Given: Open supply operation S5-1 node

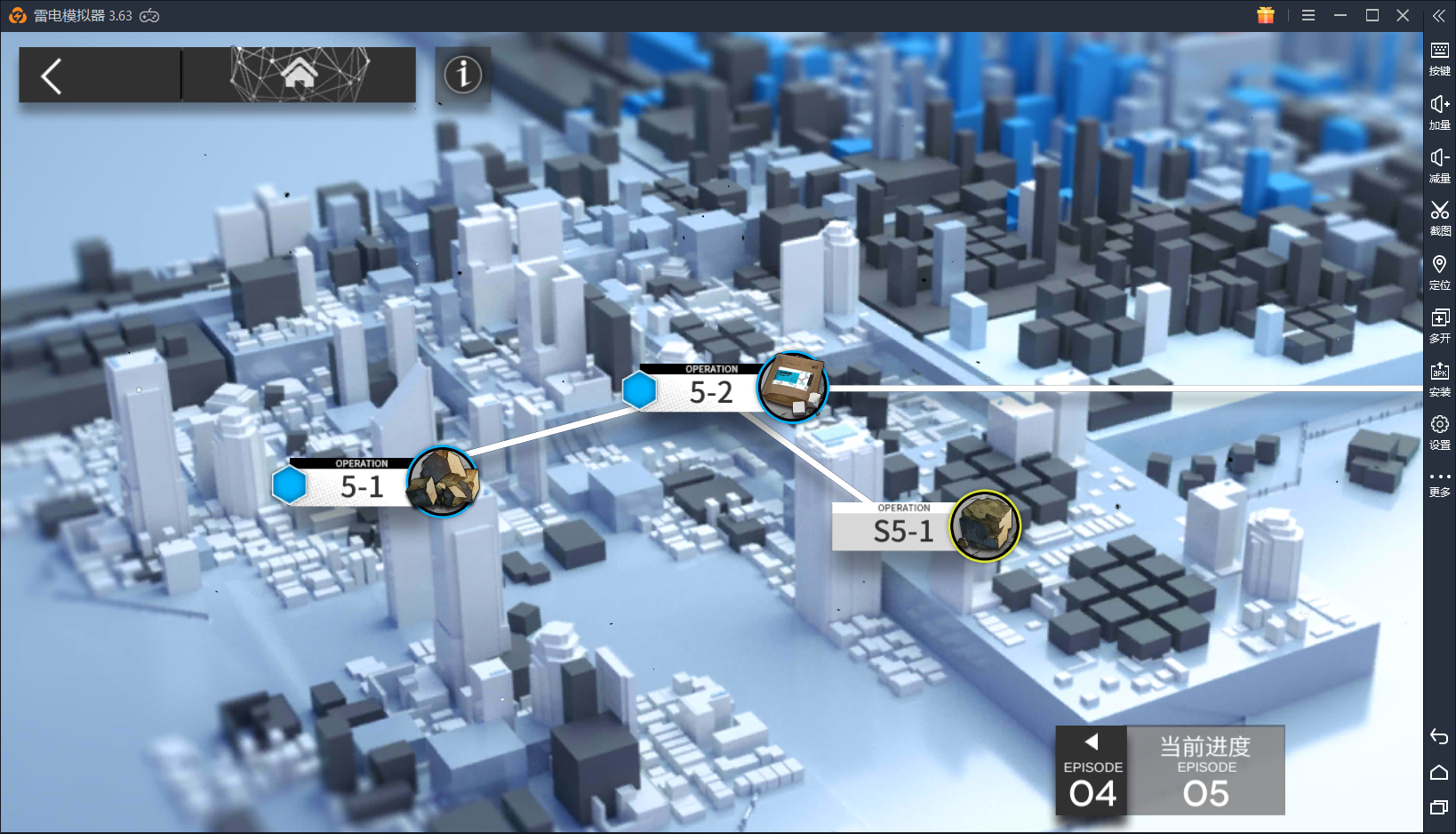Looking at the screenshot, I should click(904, 530).
